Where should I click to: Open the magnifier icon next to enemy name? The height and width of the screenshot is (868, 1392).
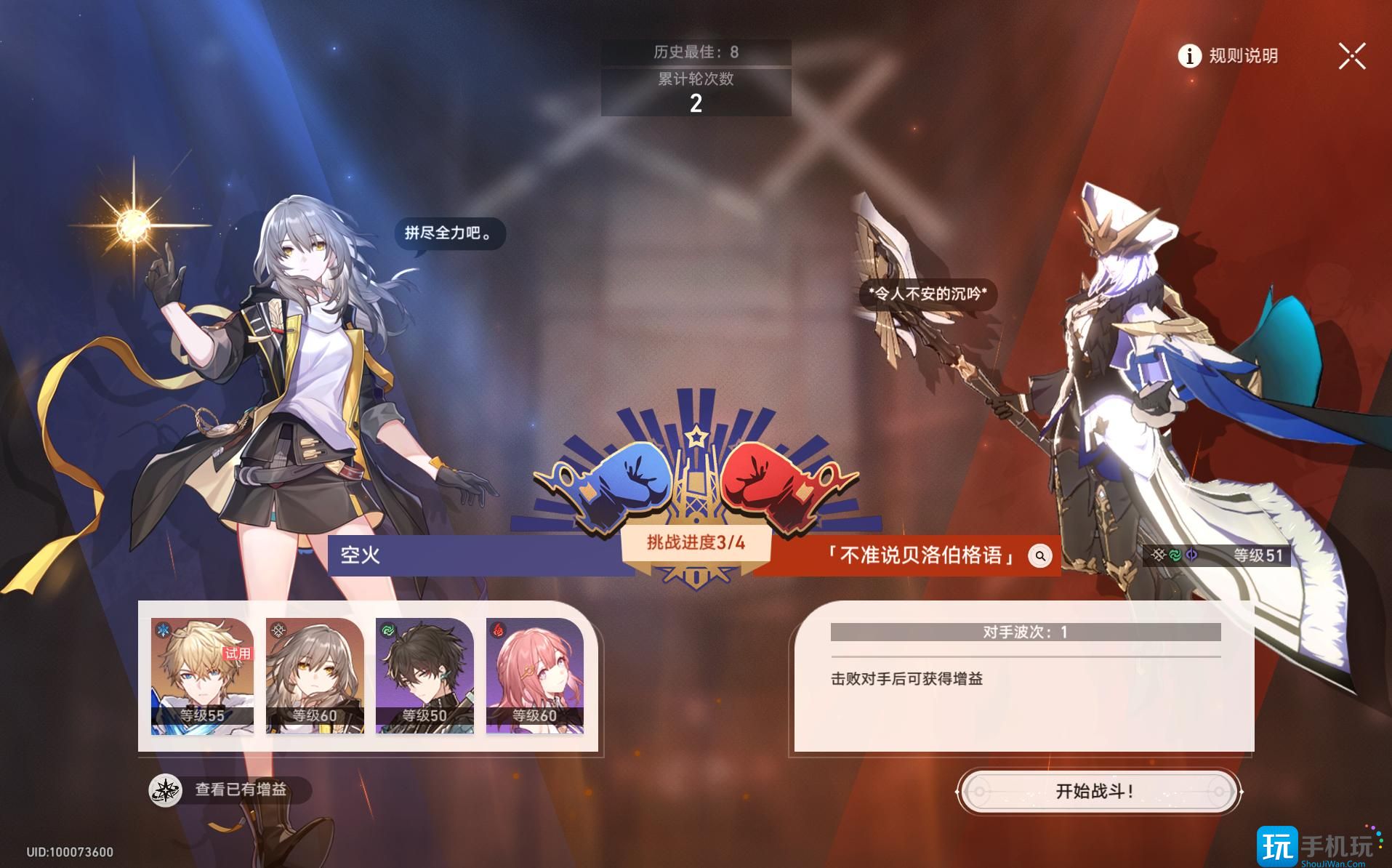[1039, 556]
